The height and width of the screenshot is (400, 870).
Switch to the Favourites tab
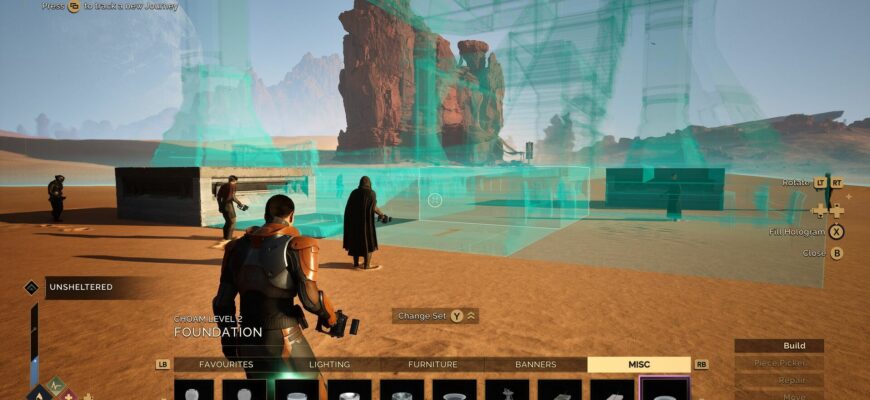226,365
